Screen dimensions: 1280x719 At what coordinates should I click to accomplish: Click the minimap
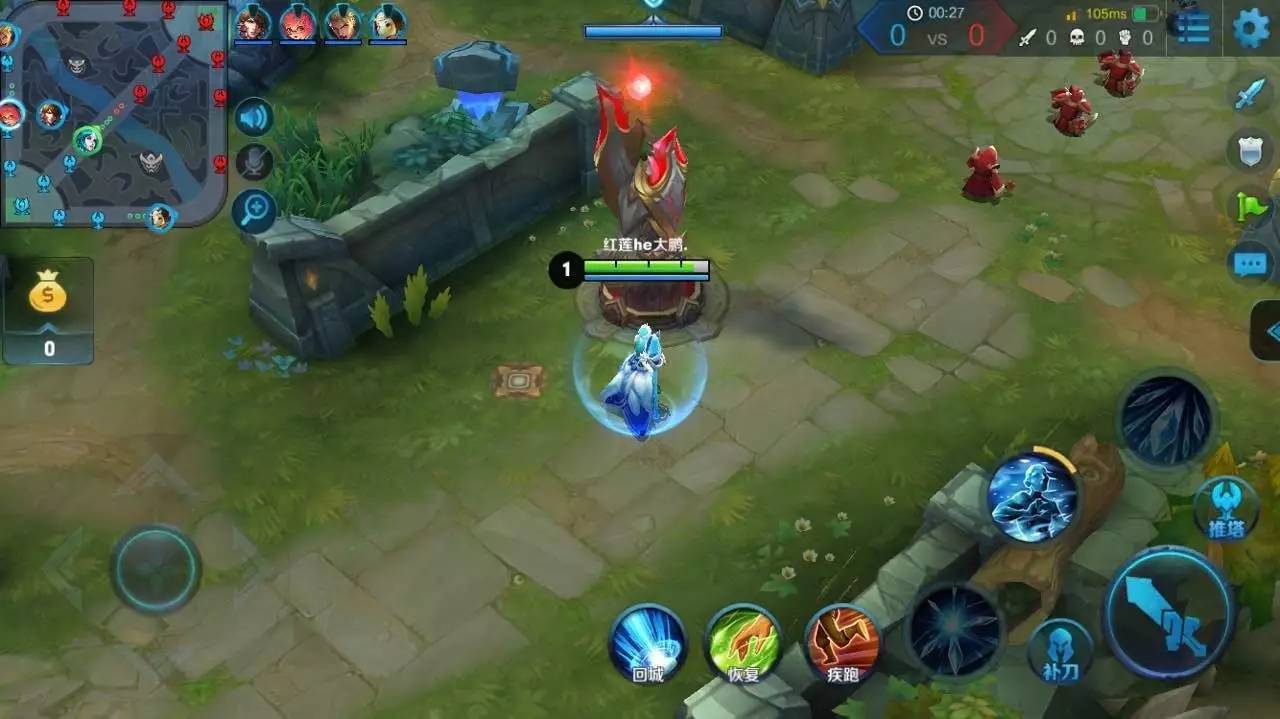pos(113,113)
